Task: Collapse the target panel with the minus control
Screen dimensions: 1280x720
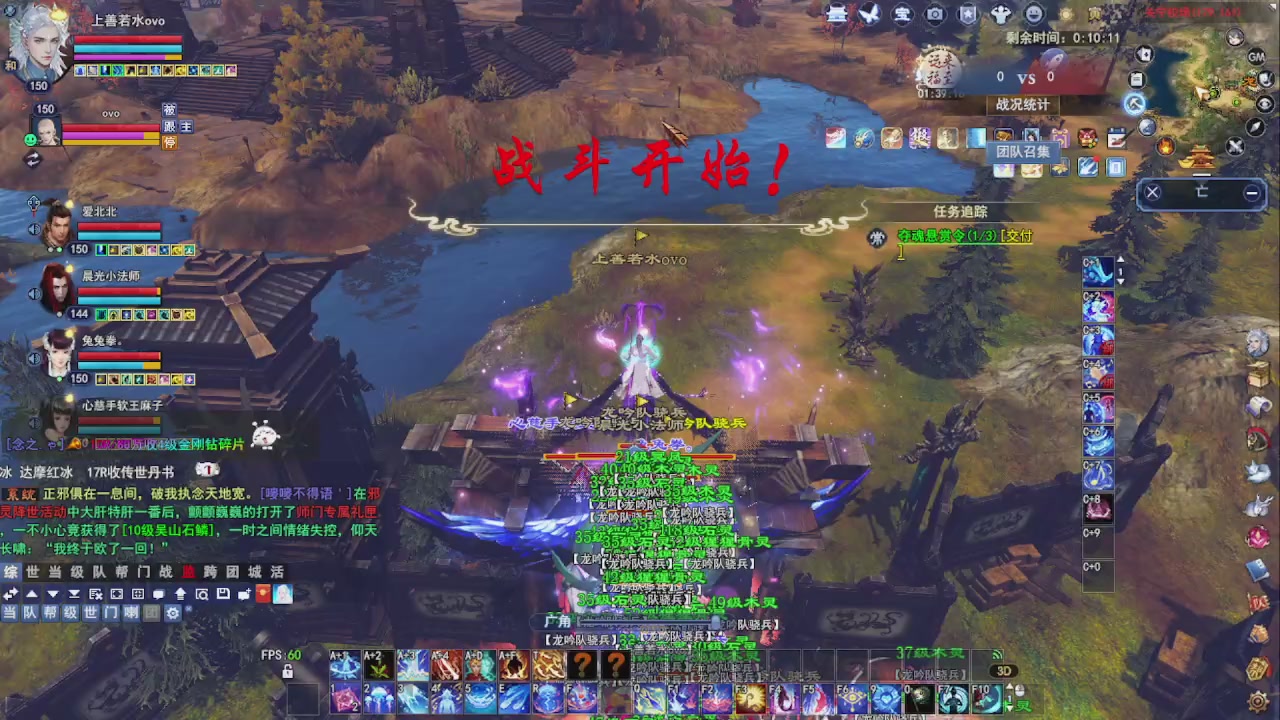Action: (x=1253, y=192)
